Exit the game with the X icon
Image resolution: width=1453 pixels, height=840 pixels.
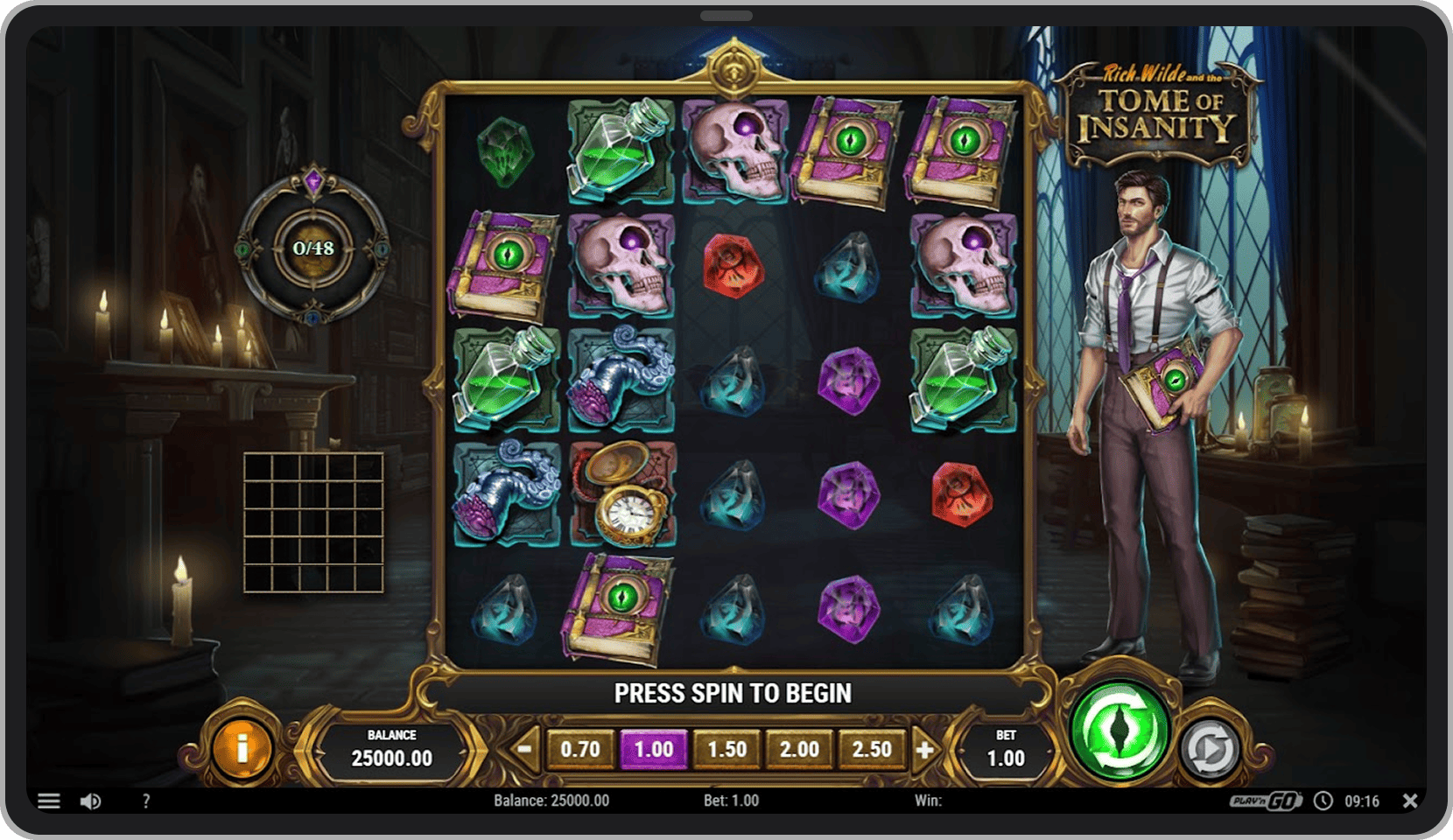[x=1409, y=801]
